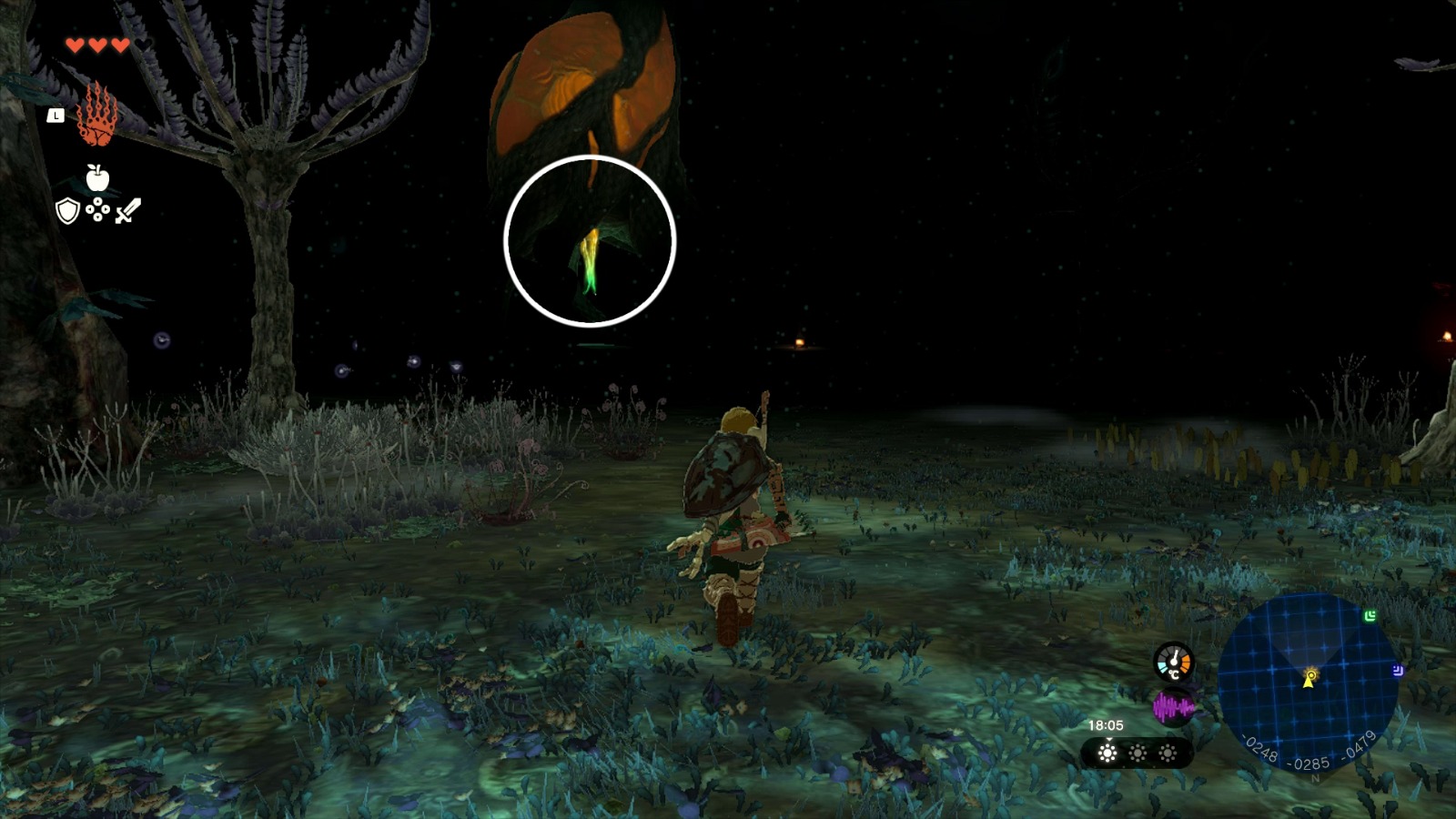Click the purple marker on the minimap edge

(1396, 672)
